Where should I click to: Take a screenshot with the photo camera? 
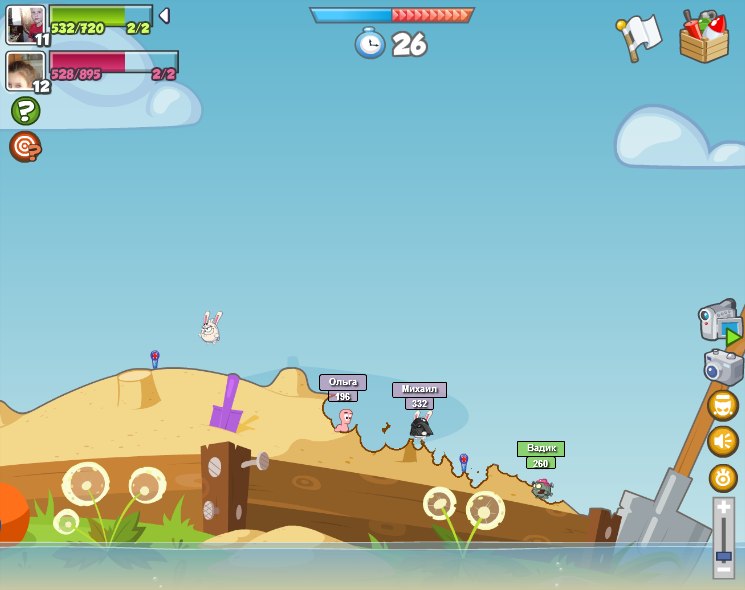click(x=722, y=366)
